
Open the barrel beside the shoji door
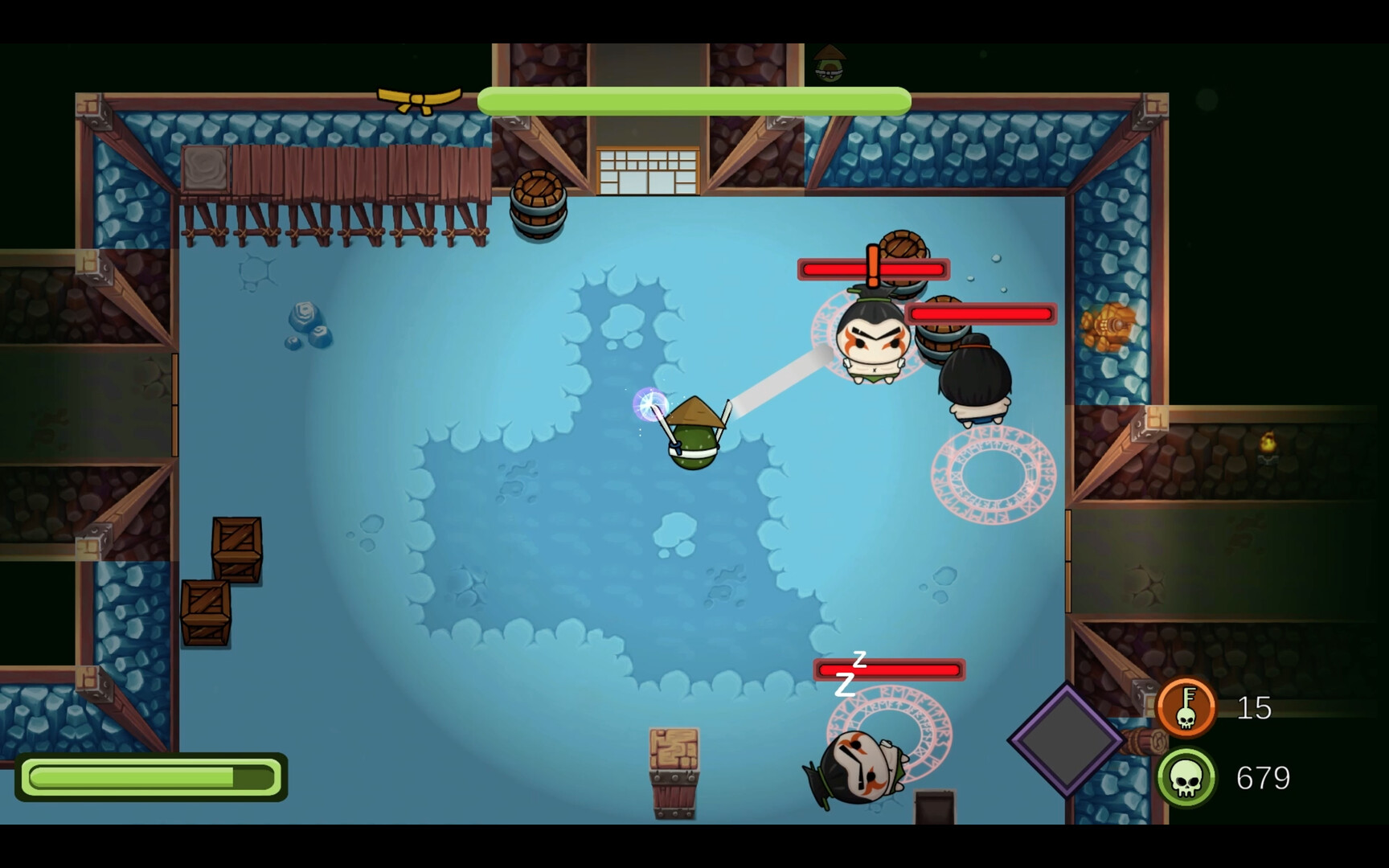537,201
